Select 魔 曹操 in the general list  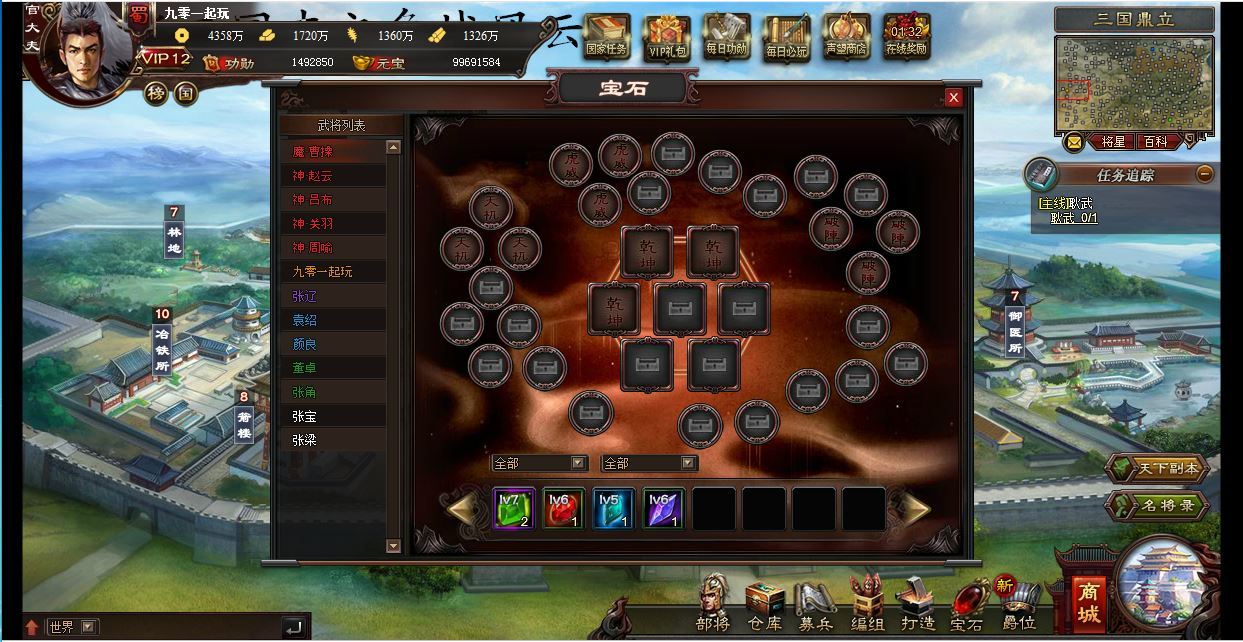[334, 152]
